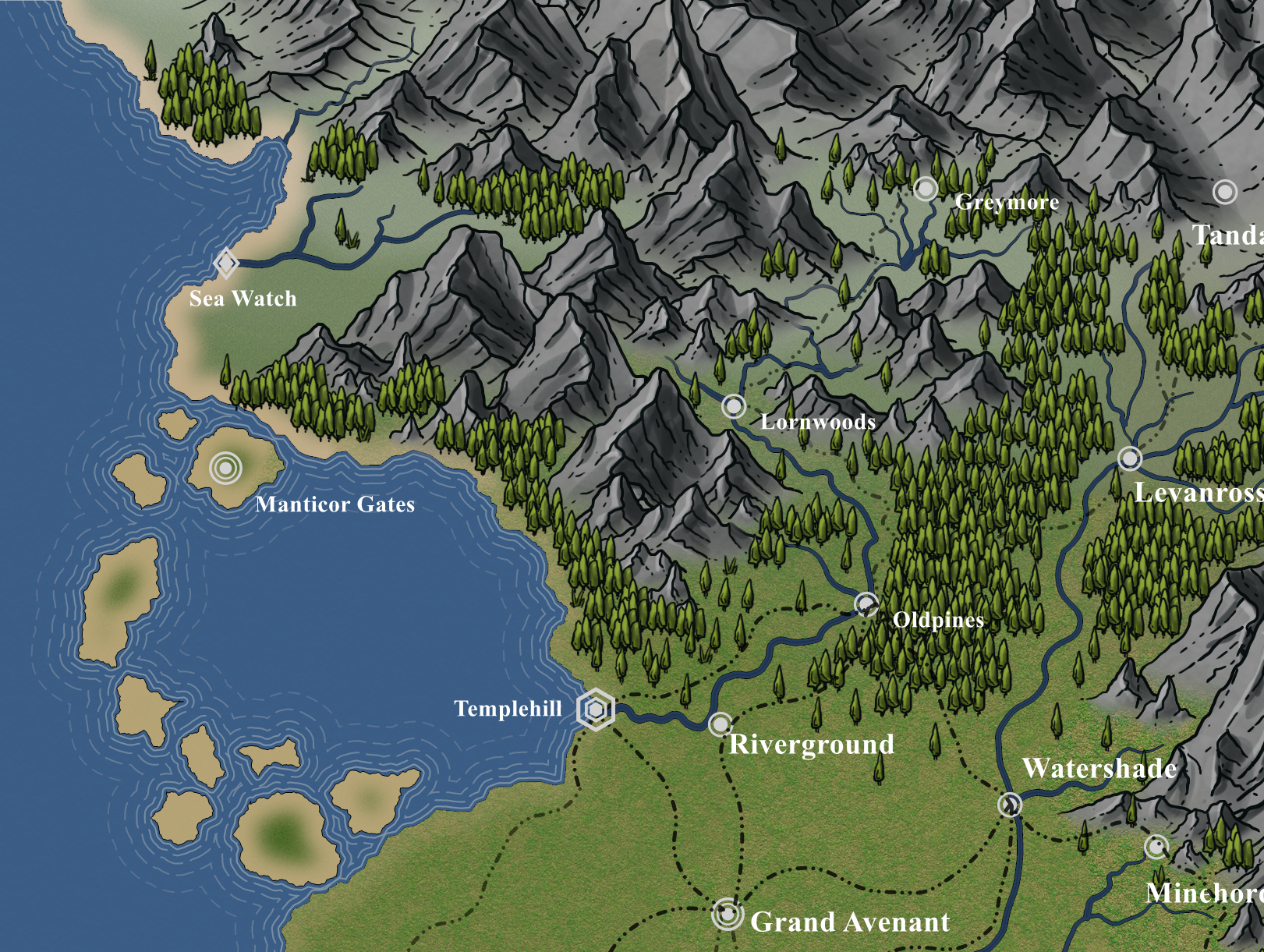This screenshot has height=952, width=1264.
Task: Pick the Oldpines location marker
Action: tap(866, 604)
